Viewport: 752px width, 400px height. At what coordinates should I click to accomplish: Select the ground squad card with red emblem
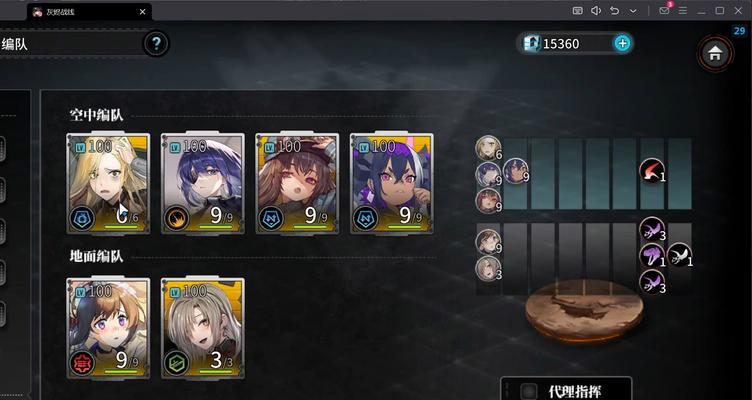pos(108,327)
